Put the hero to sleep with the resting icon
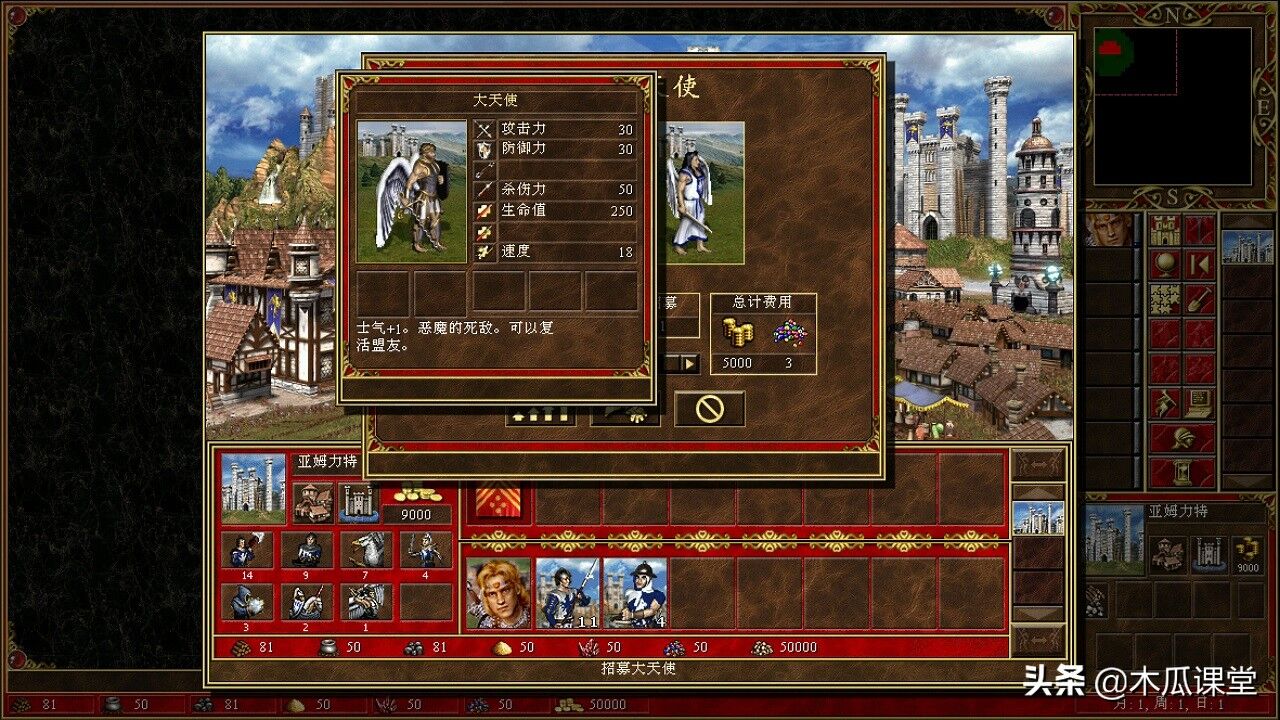This screenshot has width=1280, height=720. [1166, 401]
